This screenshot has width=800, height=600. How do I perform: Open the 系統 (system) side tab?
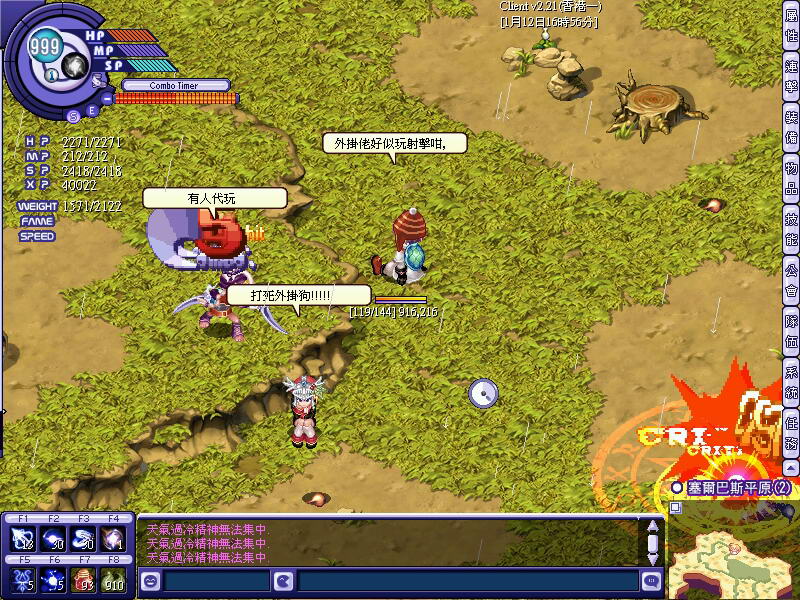coord(791,384)
